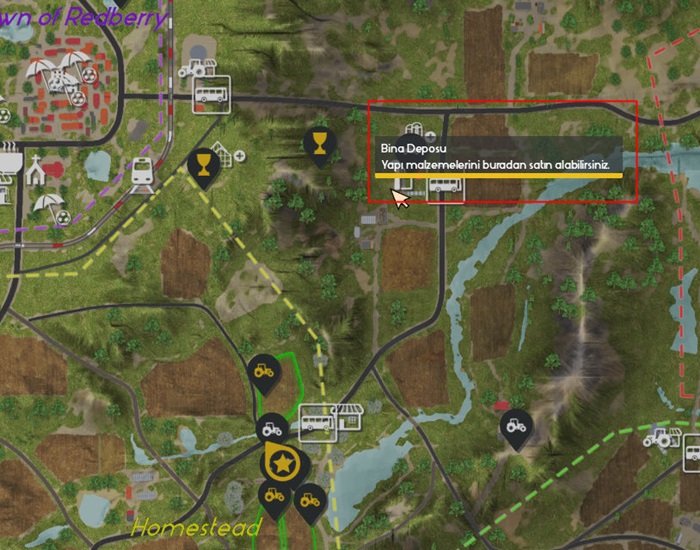Choose the shop icon near Homestead
The width and height of the screenshot is (700, 550).
pos(347,415)
